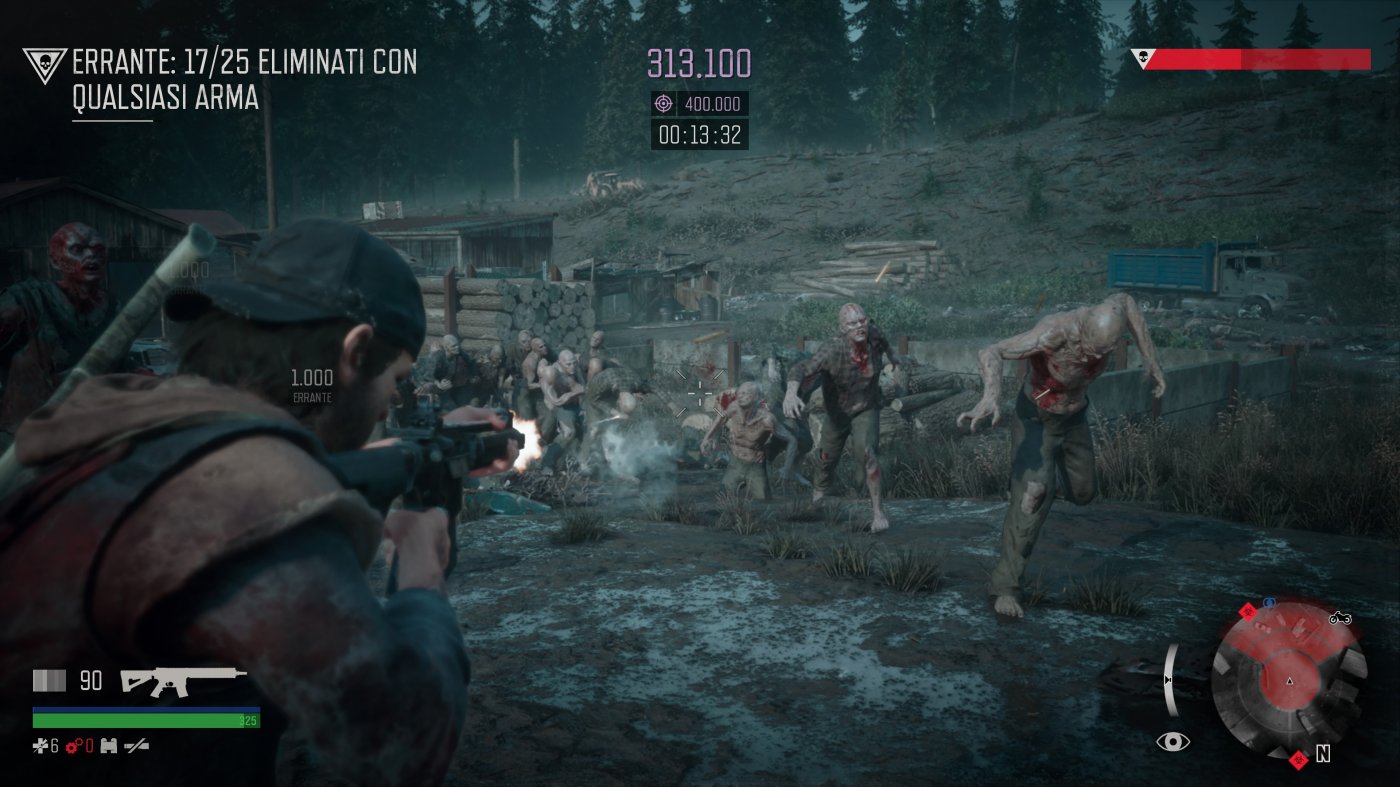Click the medkit cross icon showing 6
The height and width of the screenshot is (787, 1400).
[39, 746]
